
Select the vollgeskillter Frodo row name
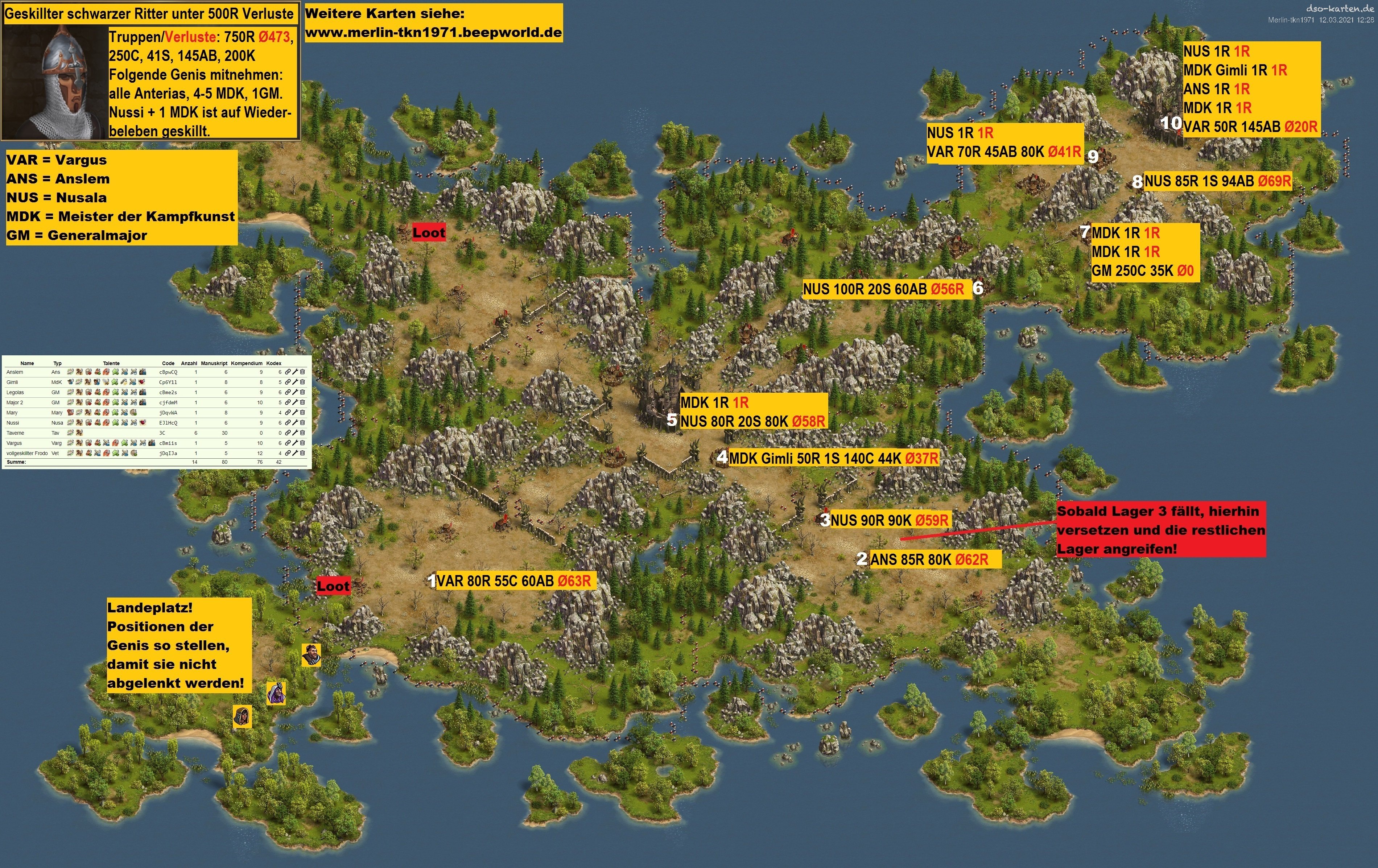coord(27,453)
